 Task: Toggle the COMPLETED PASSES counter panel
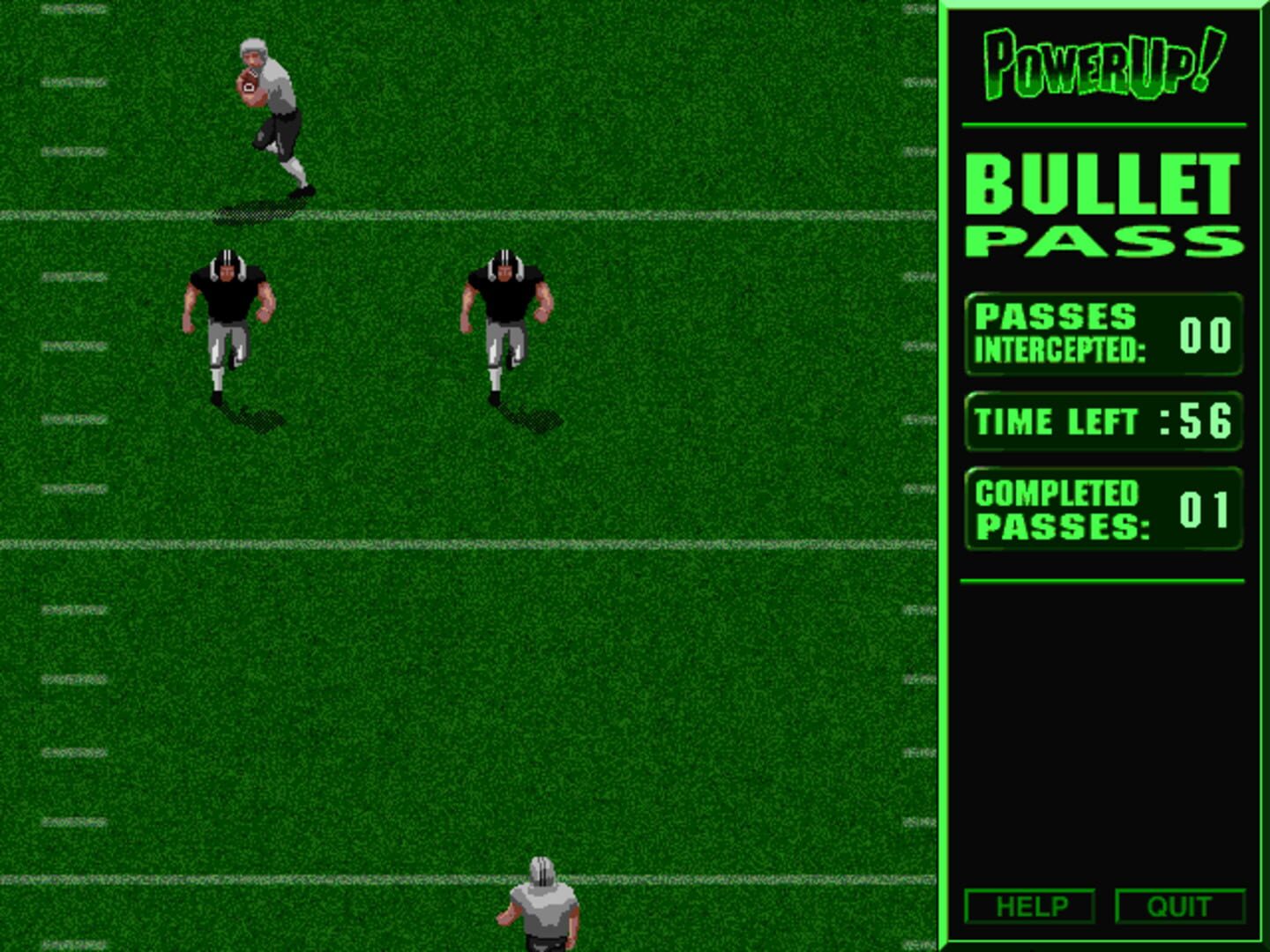point(1101,509)
